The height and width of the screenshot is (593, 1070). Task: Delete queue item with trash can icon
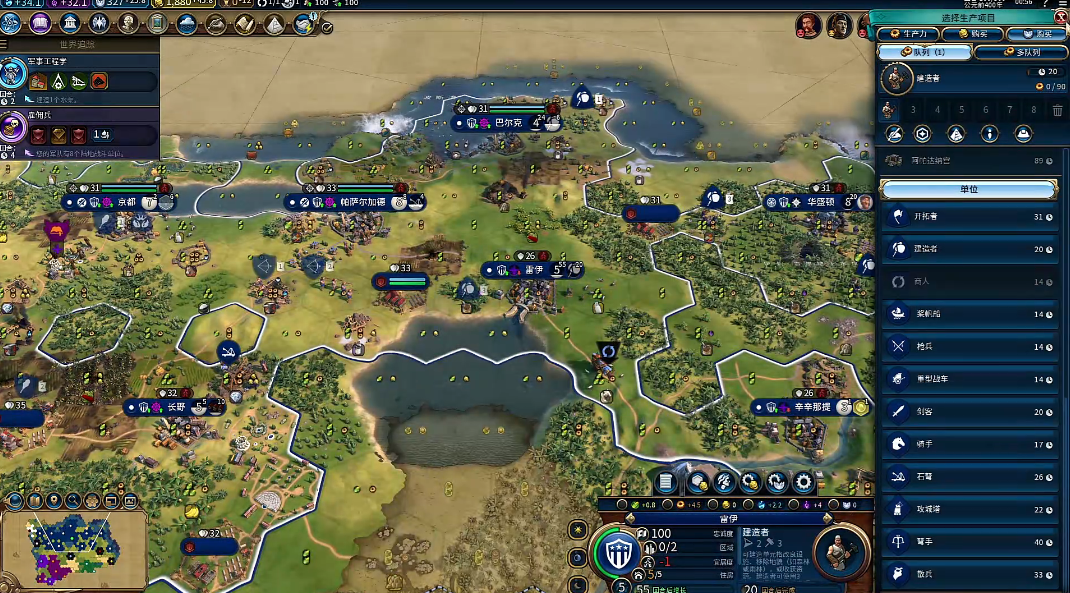coord(1057,110)
